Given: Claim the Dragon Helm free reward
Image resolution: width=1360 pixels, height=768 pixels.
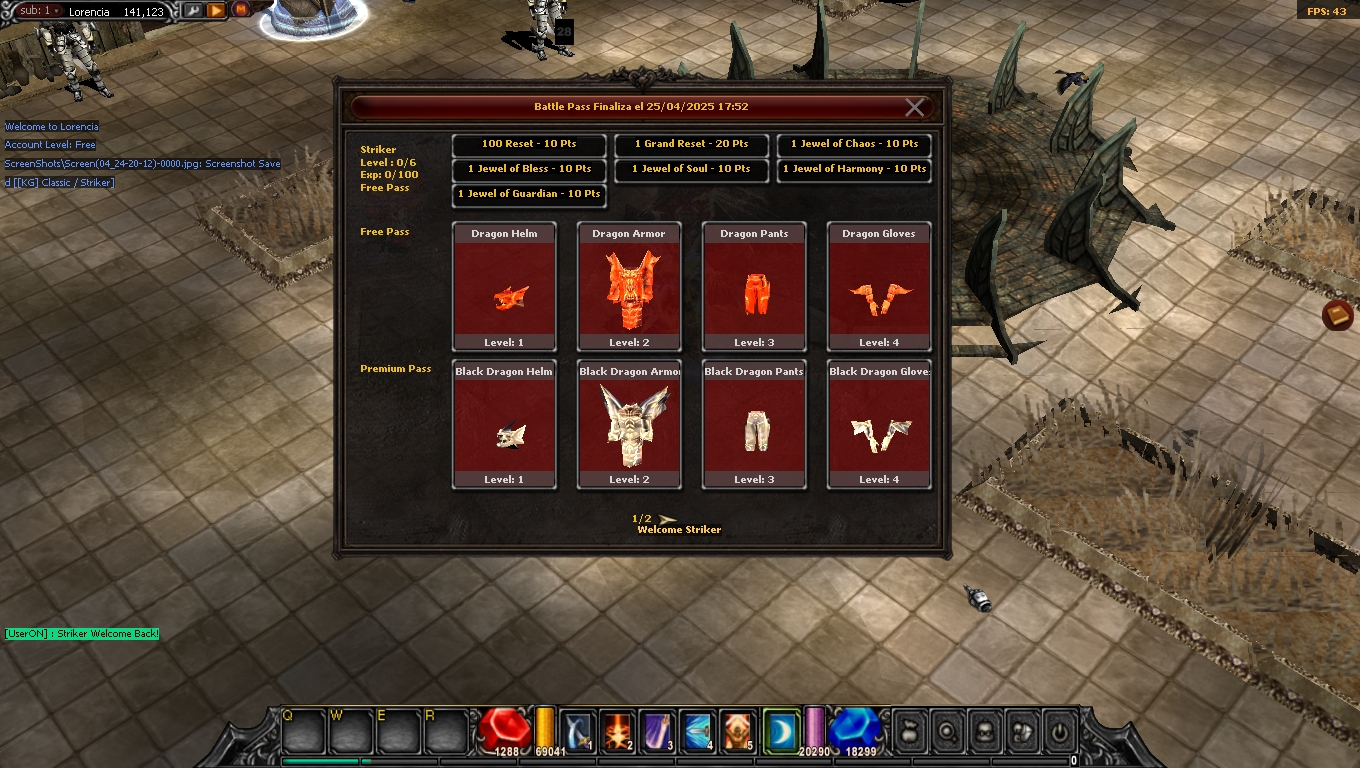Looking at the screenshot, I should point(504,287).
